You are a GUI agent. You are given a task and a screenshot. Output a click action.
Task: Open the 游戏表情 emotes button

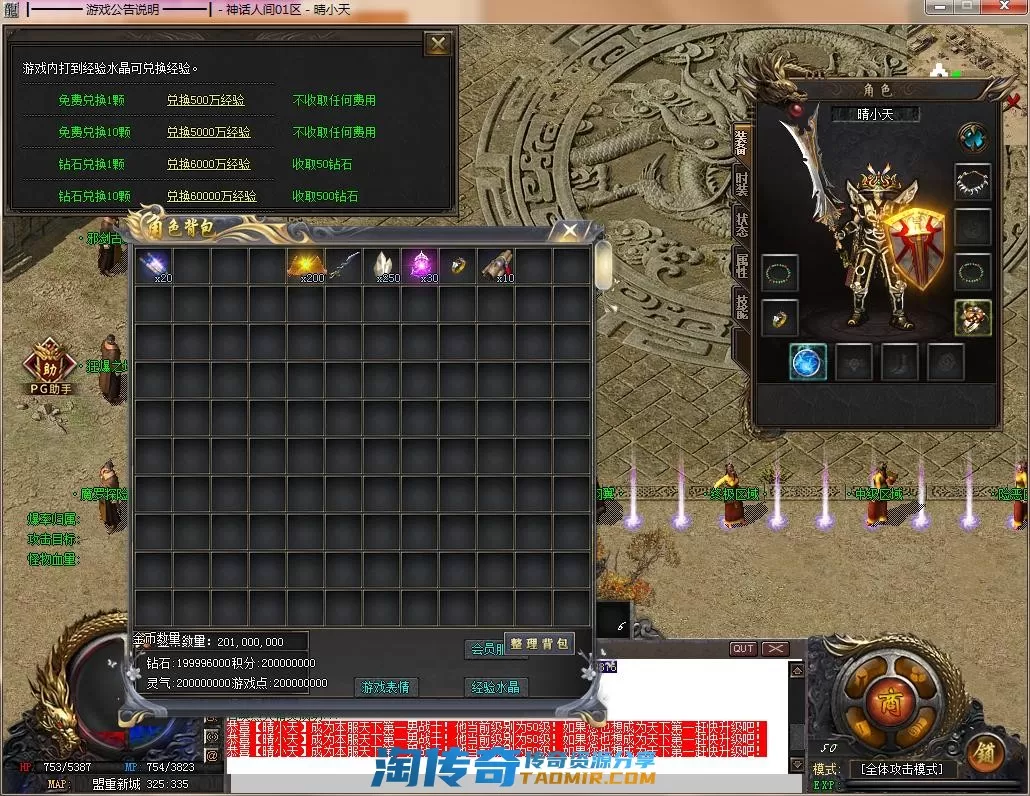(386, 687)
